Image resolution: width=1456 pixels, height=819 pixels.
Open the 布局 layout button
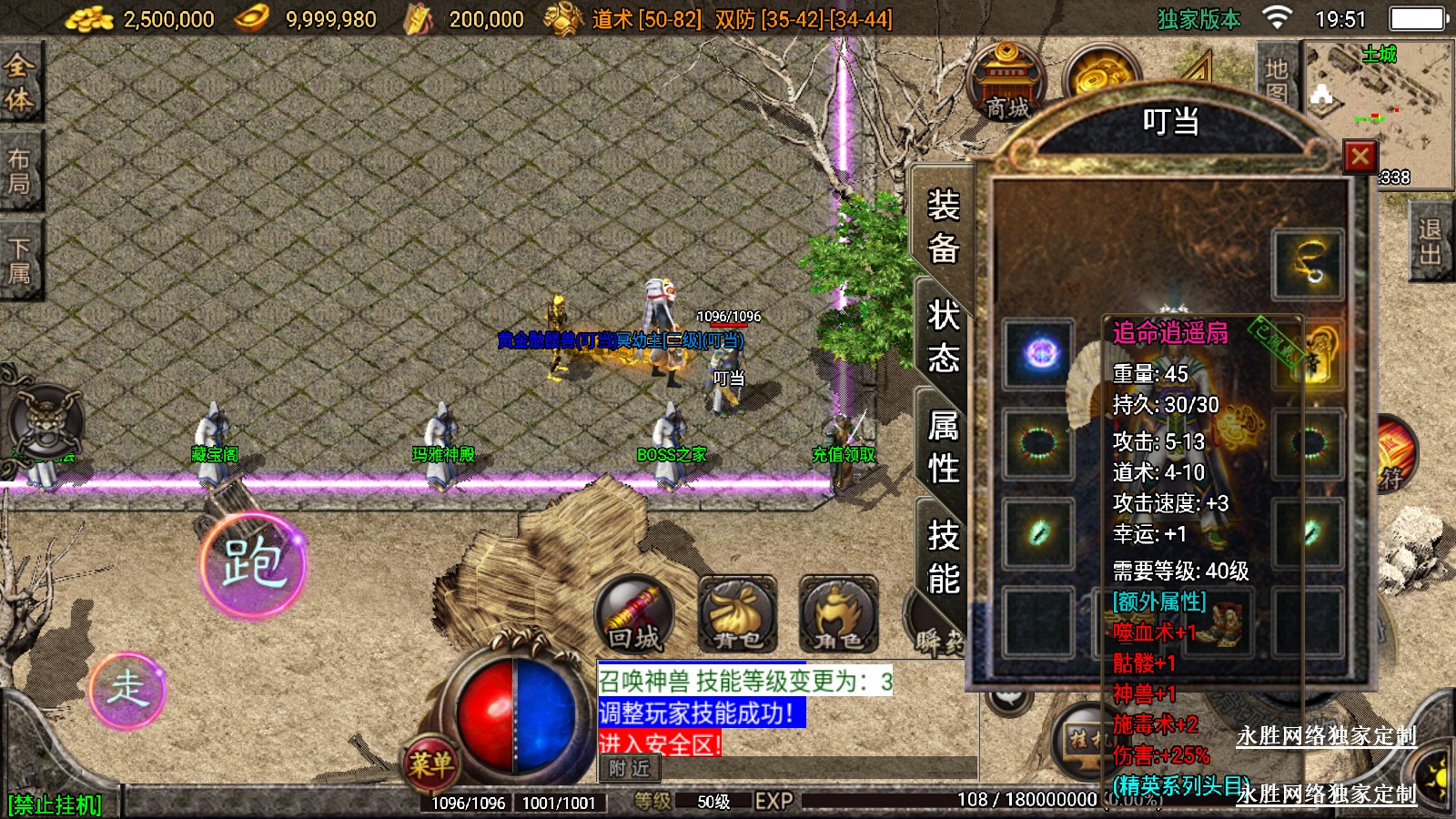click(x=19, y=171)
